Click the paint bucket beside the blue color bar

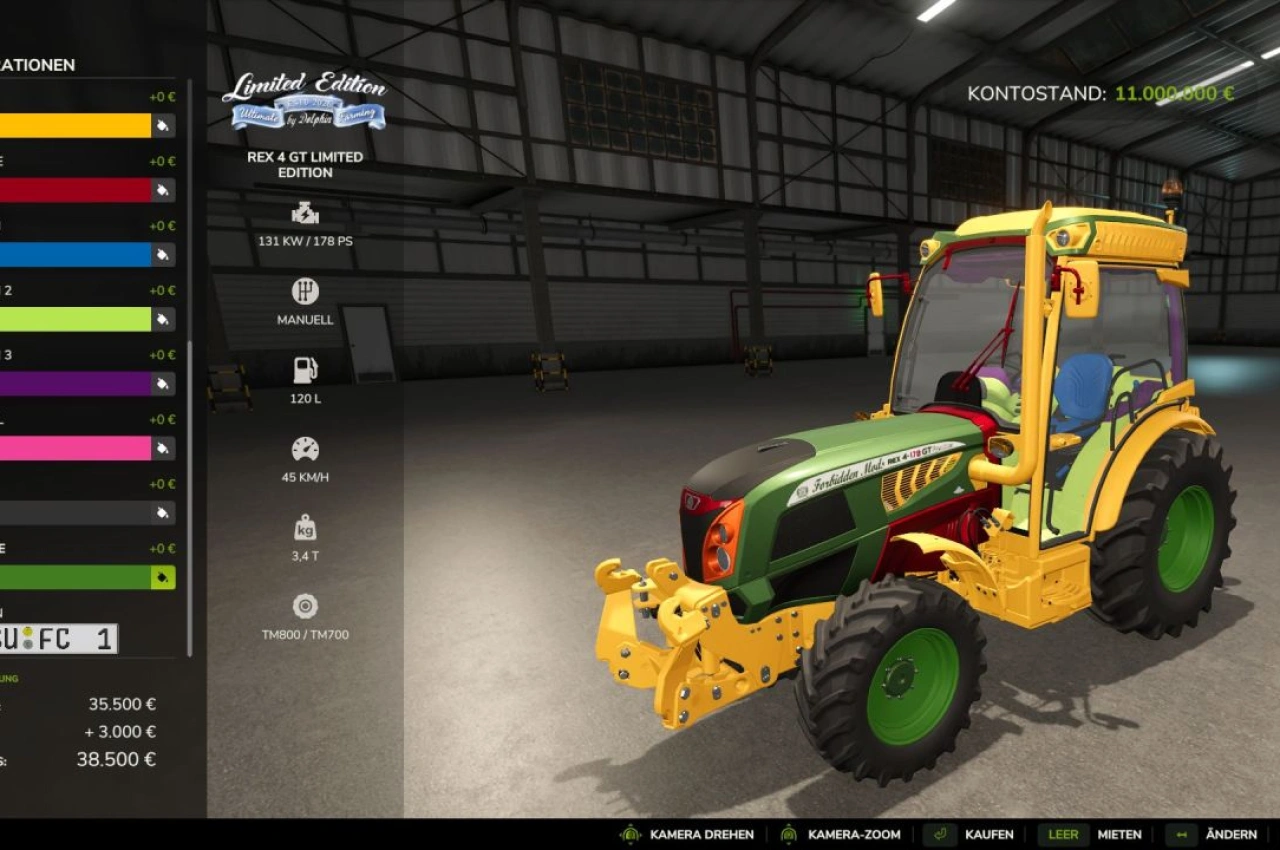click(x=160, y=254)
